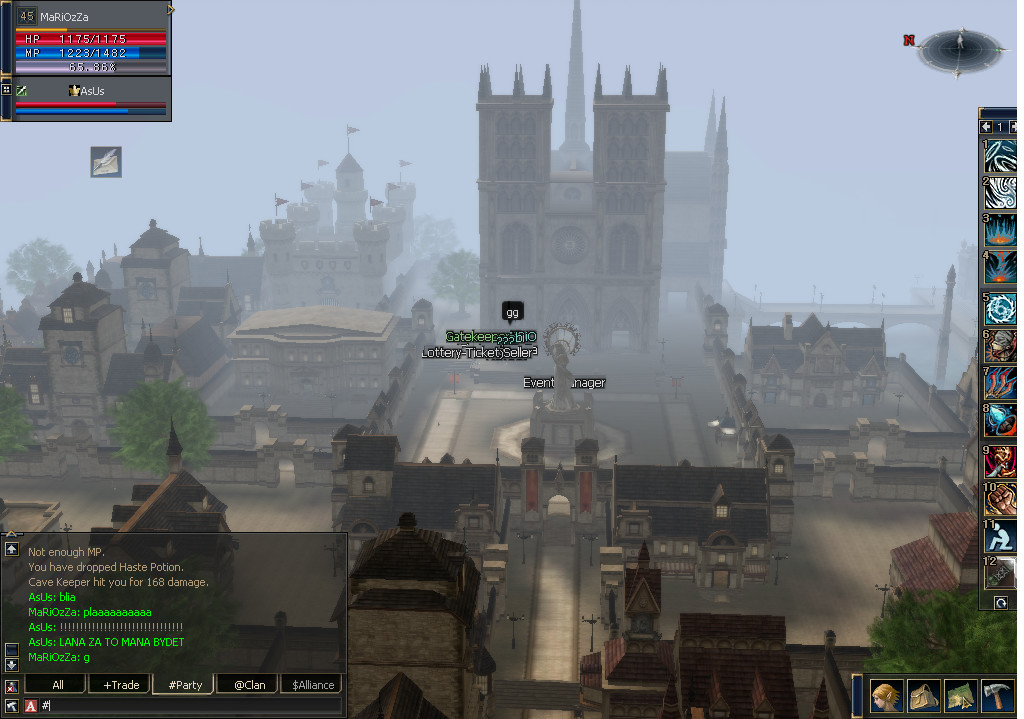
Task: Choose the $Alliance chat tab
Action: [313, 685]
